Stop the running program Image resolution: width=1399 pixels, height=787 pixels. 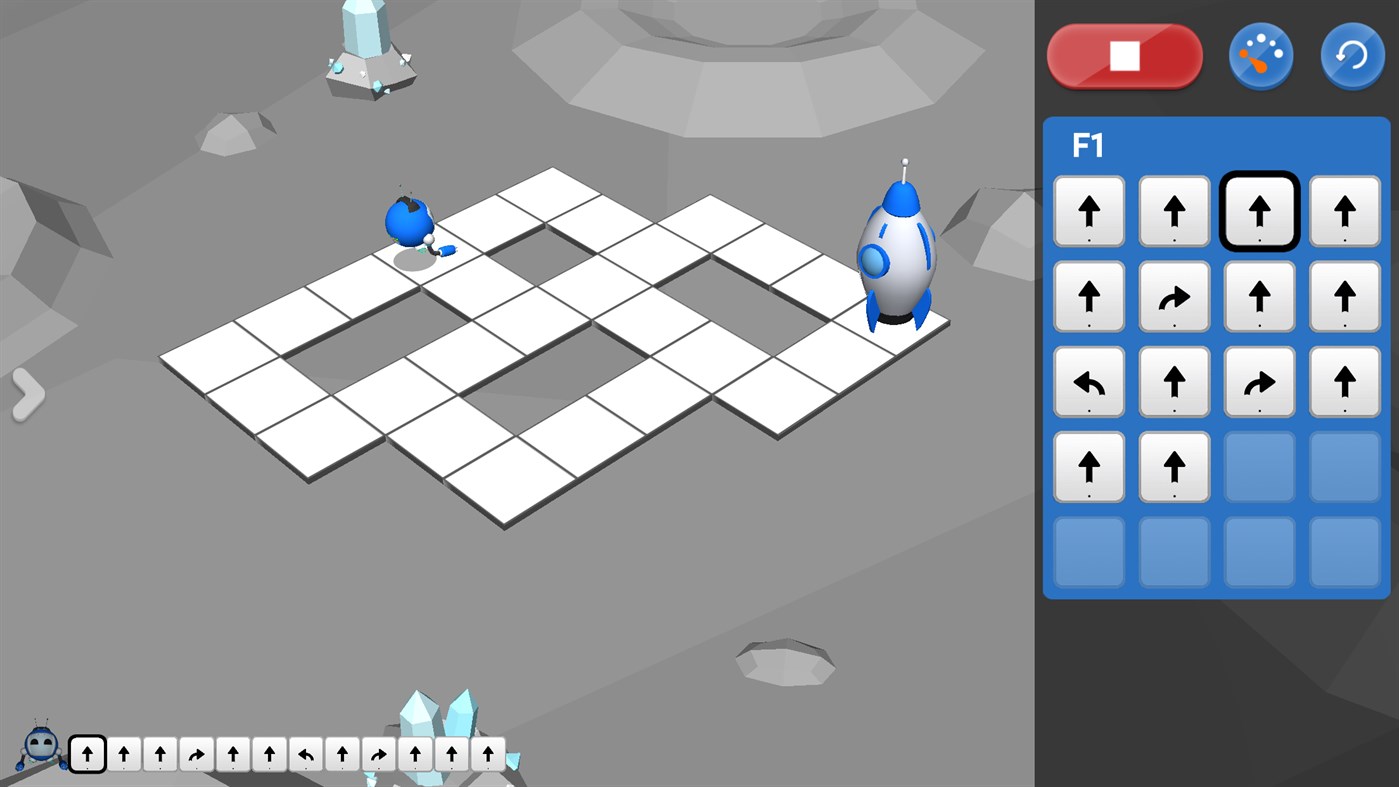[1124, 56]
